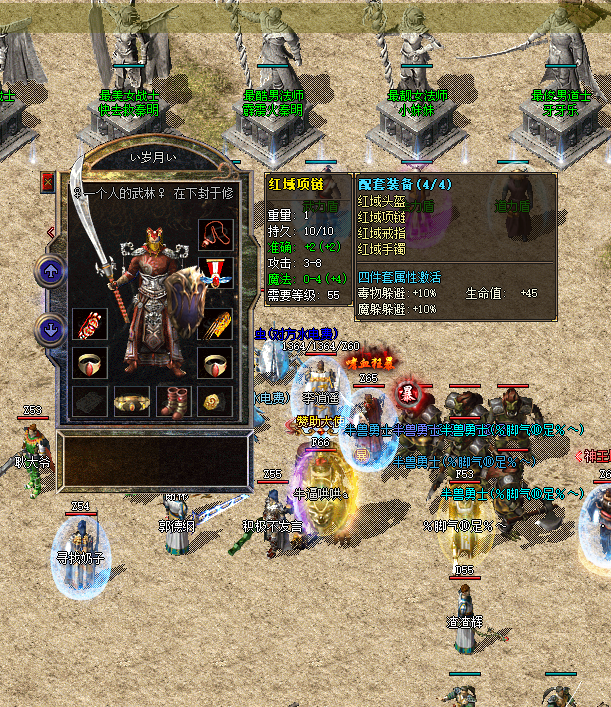Click the small red left chevron
This screenshot has height=707, width=611.
click(50, 233)
